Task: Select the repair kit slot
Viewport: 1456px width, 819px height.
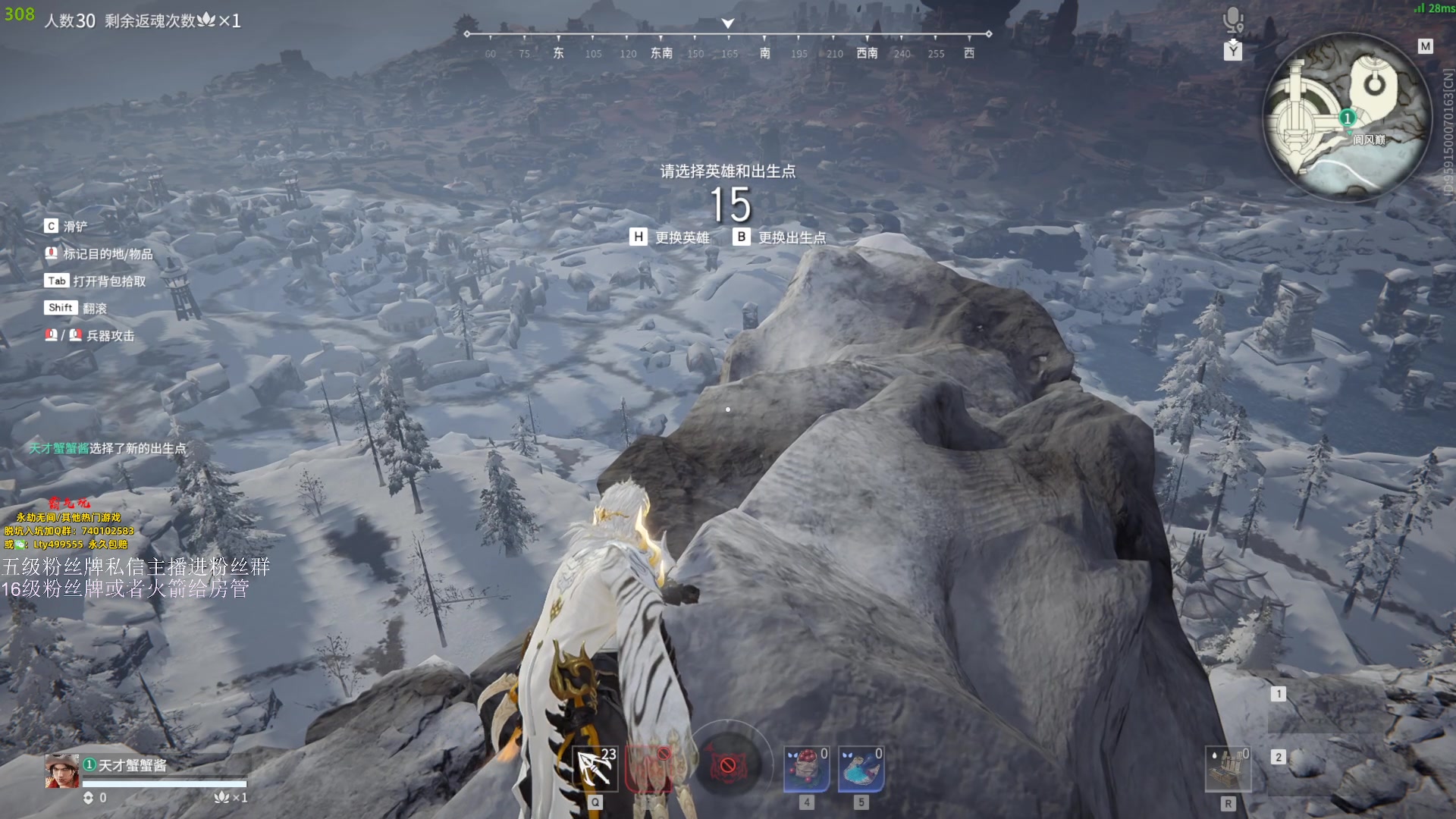Action: (x=1228, y=768)
